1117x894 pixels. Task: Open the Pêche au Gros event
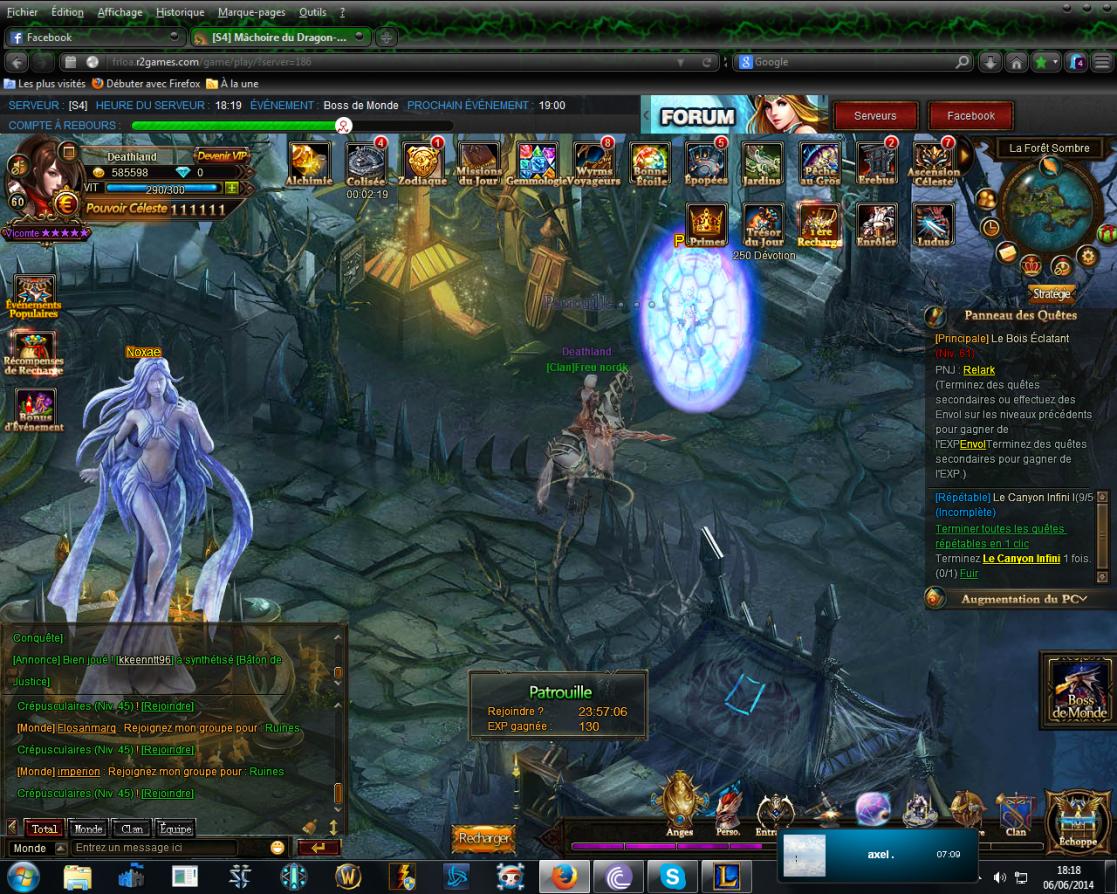tap(819, 162)
